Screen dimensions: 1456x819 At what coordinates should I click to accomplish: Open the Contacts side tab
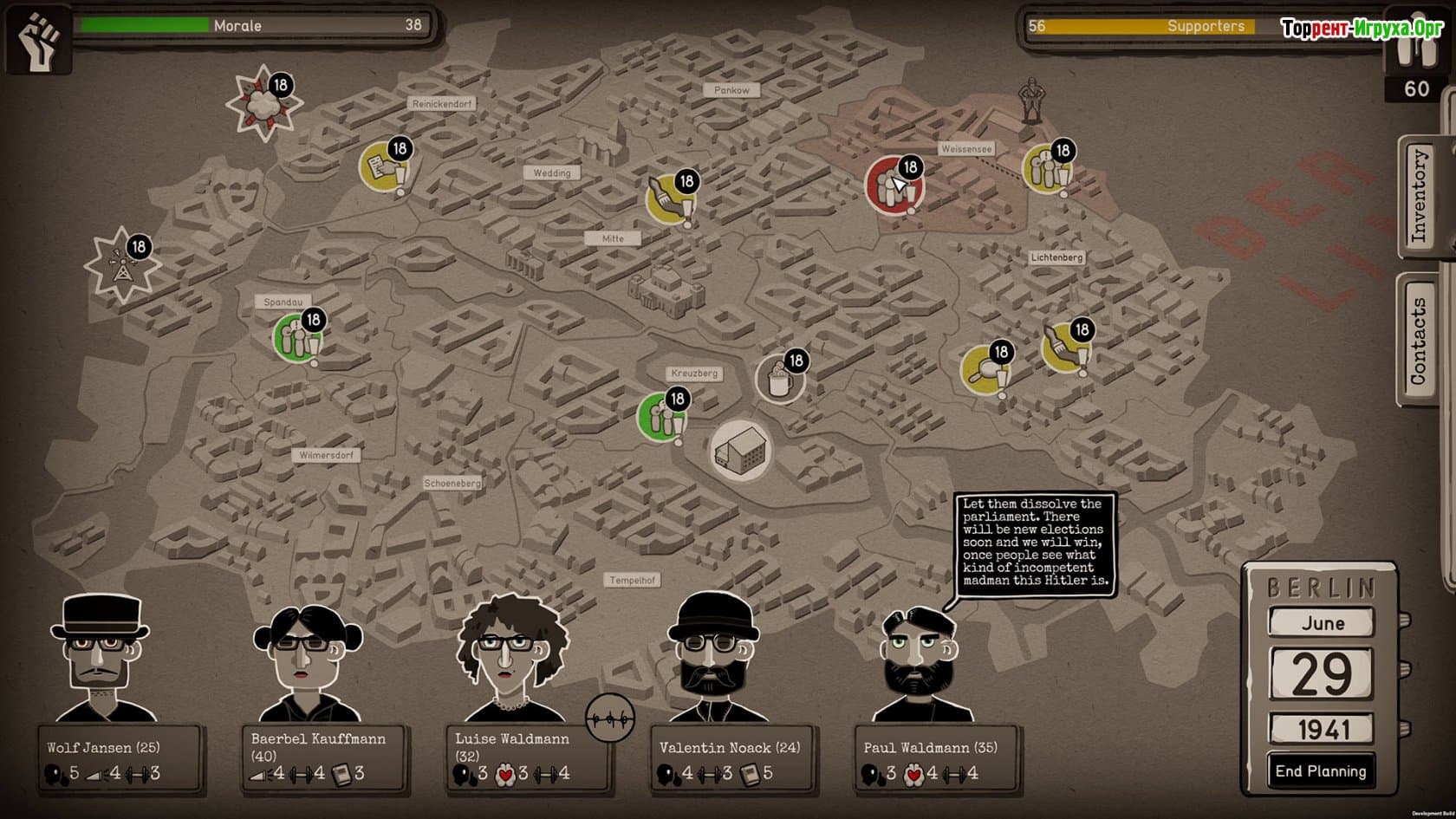coord(1419,341)
